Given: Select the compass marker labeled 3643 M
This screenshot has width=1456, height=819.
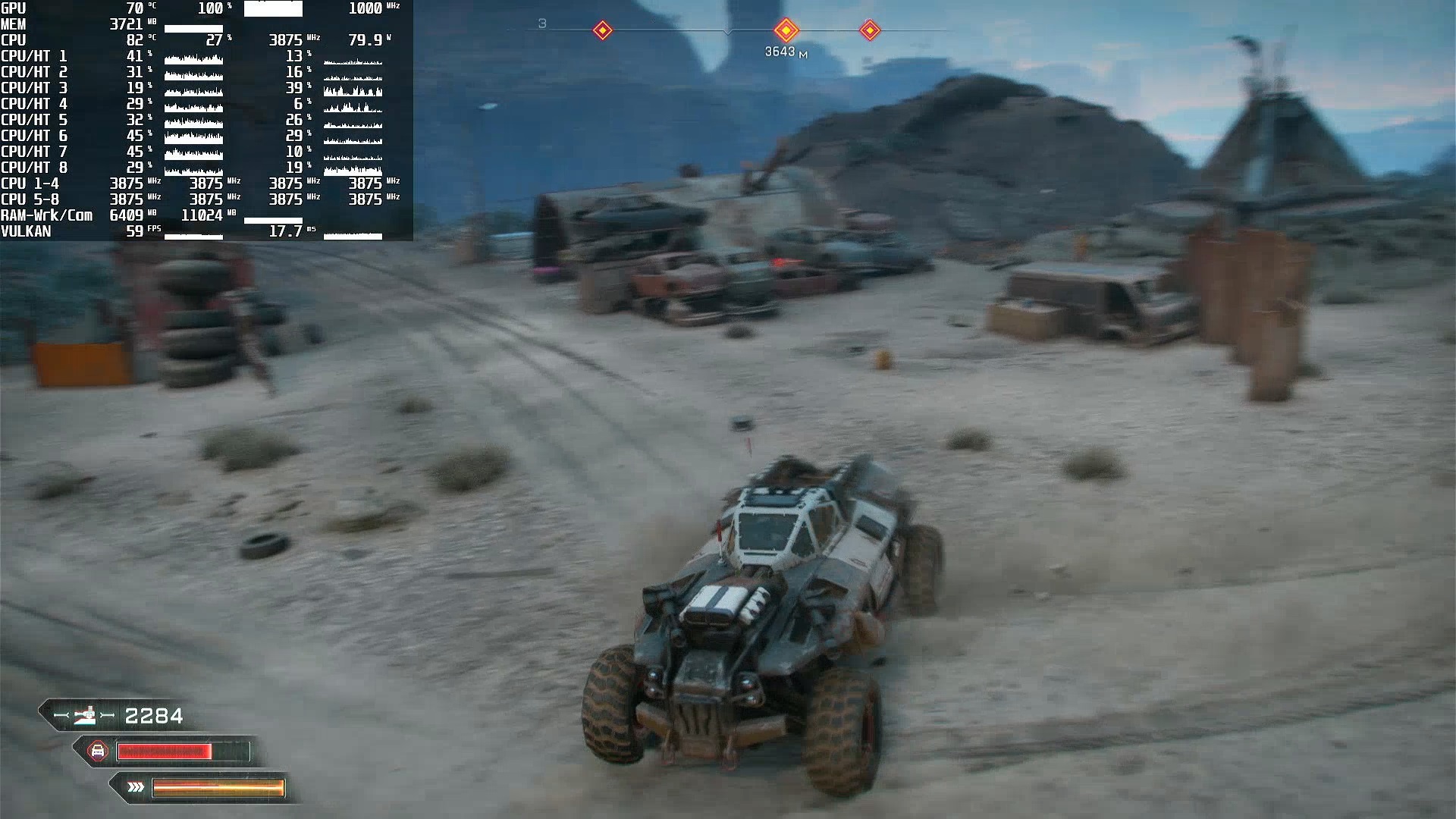Looking at the screenshot, I should pyautogui.click(x=786, y=30).
